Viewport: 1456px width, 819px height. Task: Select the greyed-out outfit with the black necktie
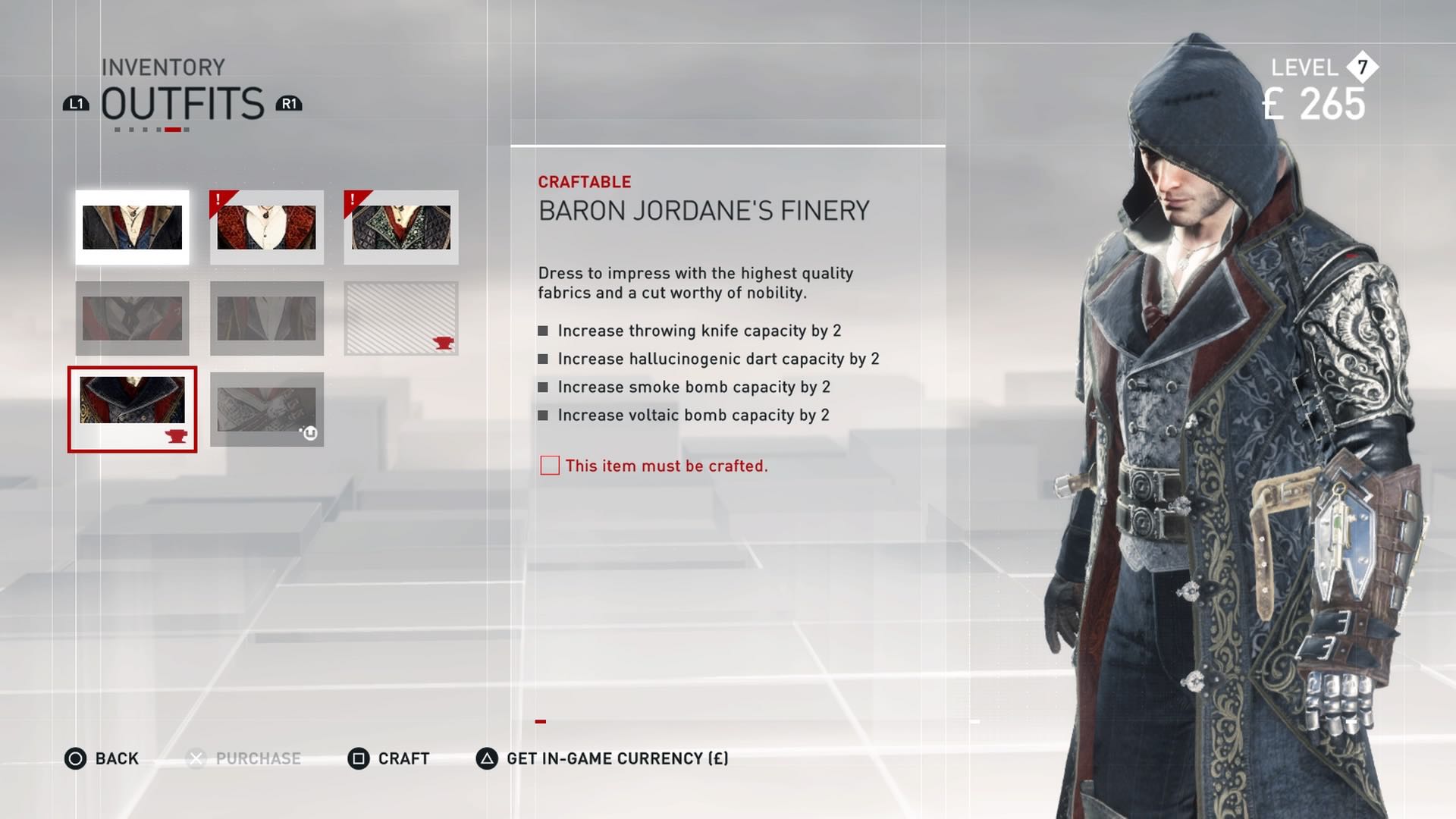point(132,318)
